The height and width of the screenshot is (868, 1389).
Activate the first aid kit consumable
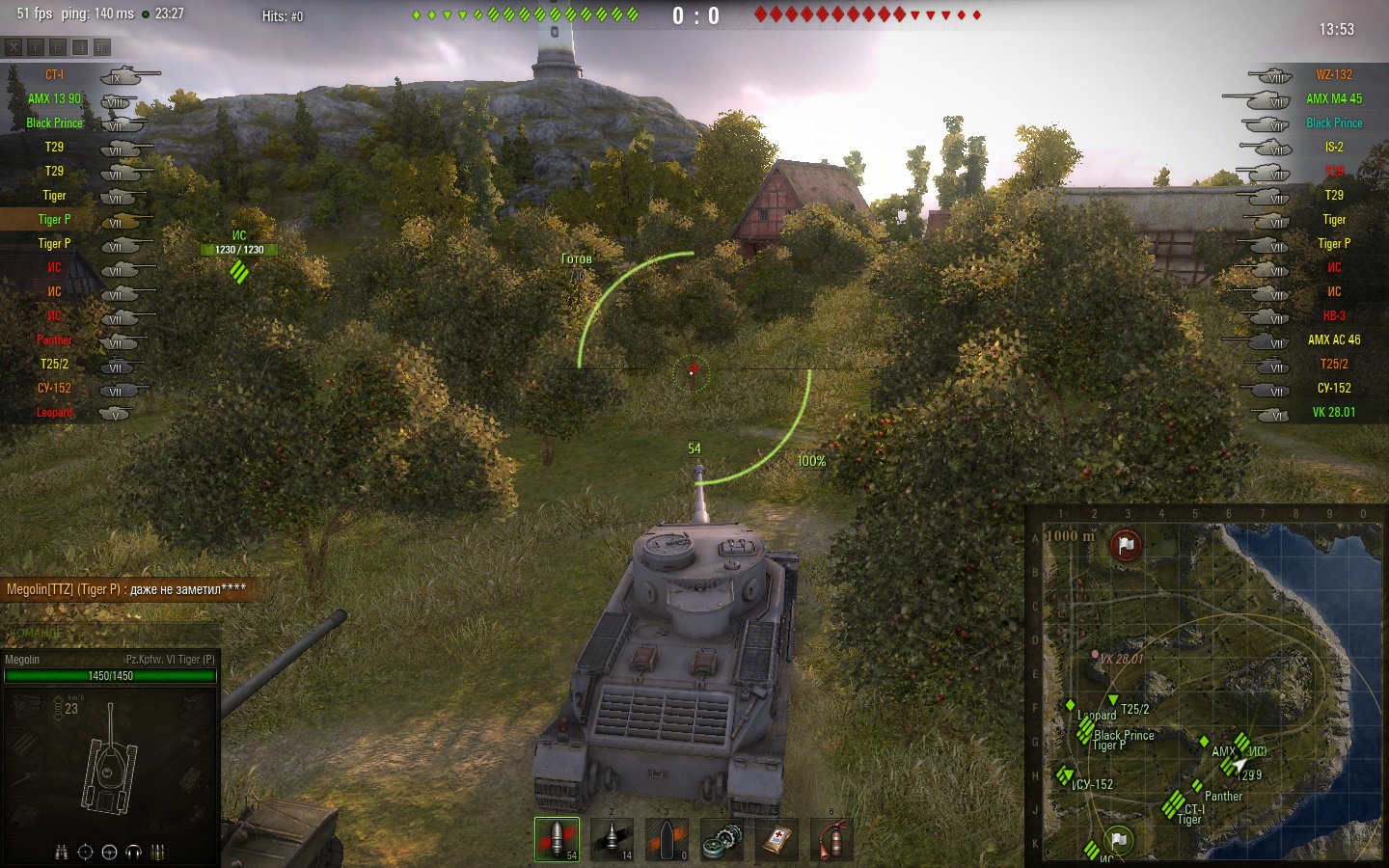coord(776,839)
